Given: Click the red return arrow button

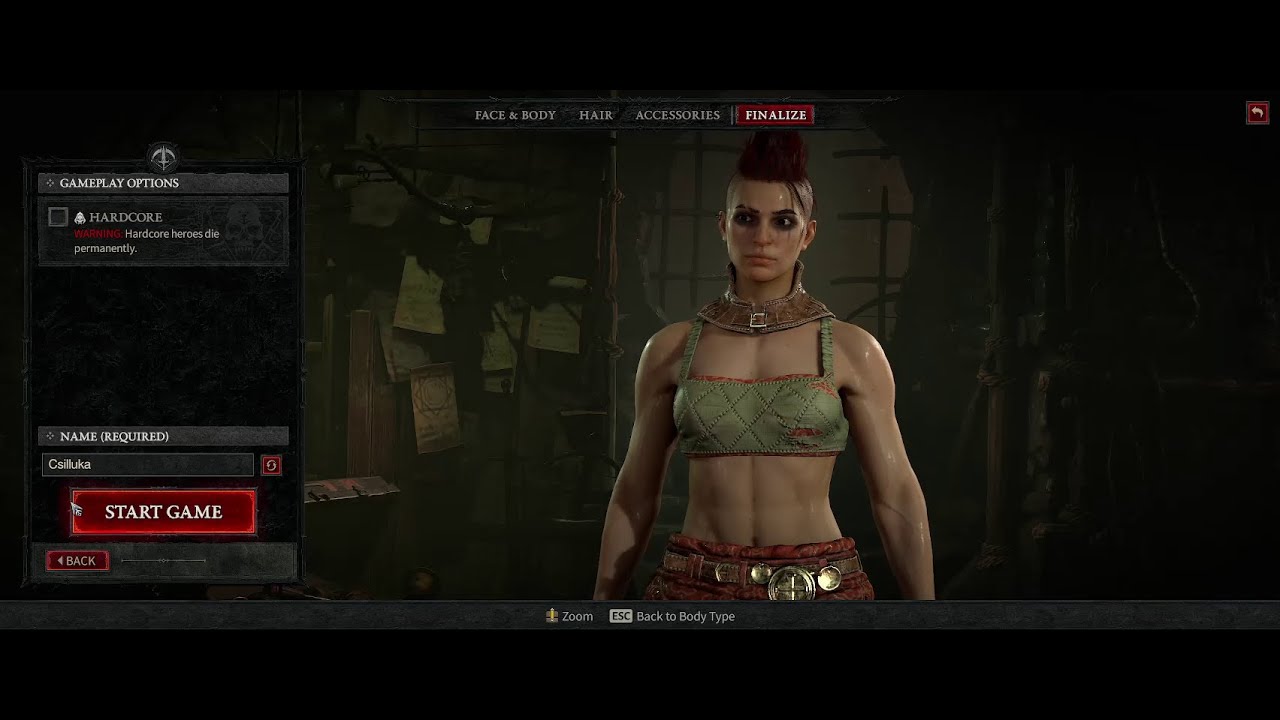Looking at the screenshot, I should [x=1257, y=113].
